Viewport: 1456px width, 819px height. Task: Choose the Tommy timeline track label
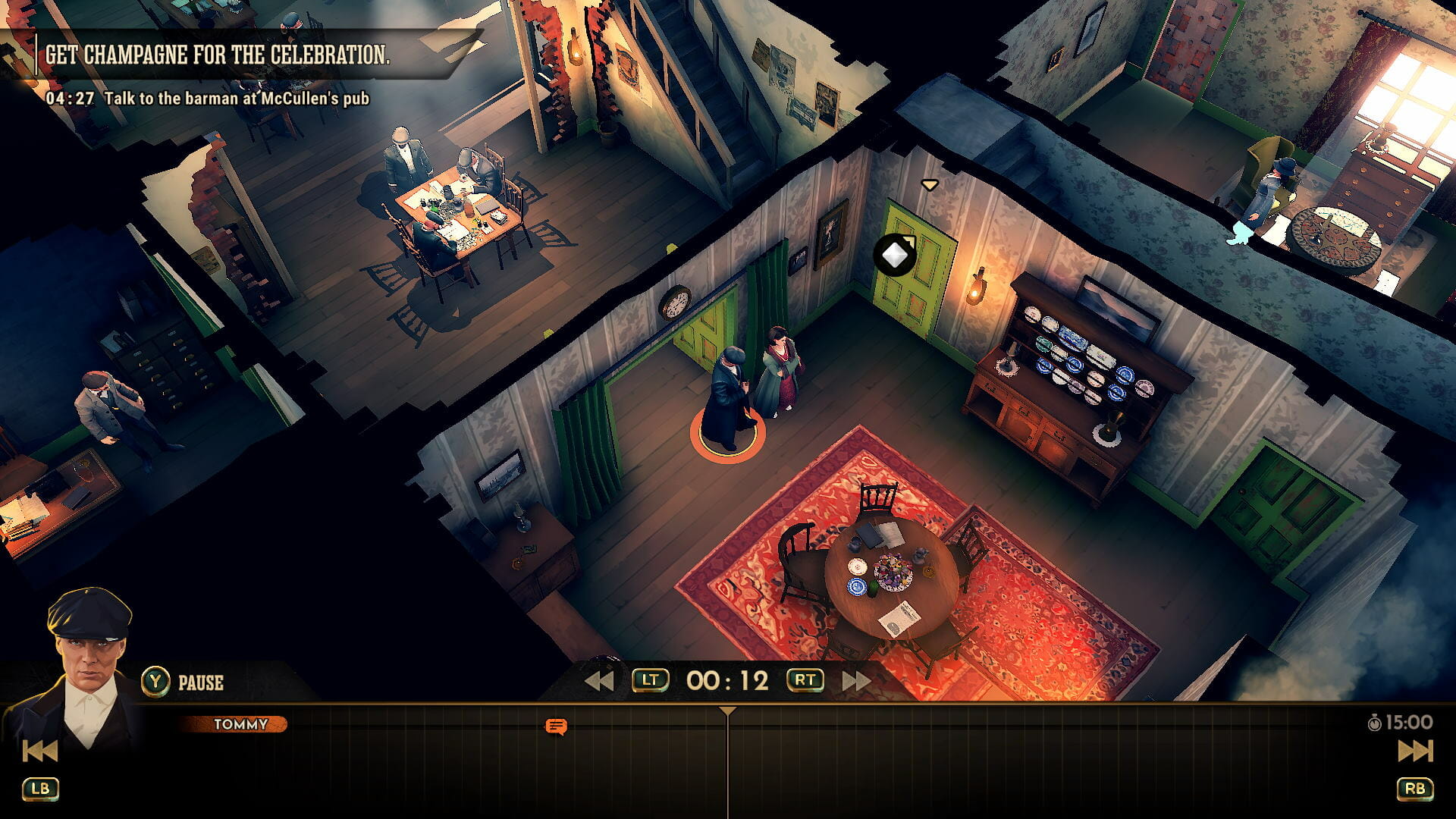tap(240, 724)
